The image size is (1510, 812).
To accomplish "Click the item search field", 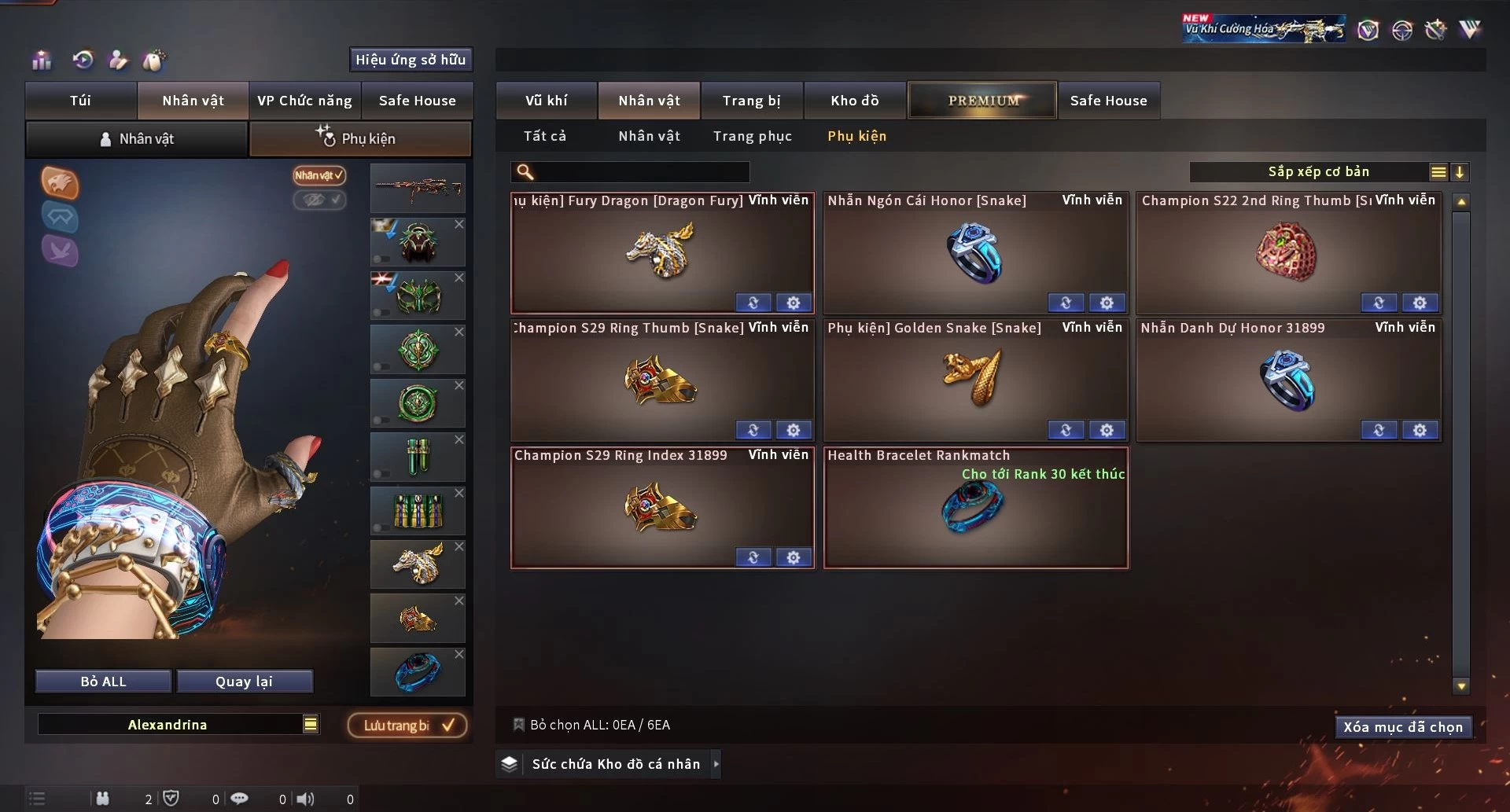I will [641, 172].
